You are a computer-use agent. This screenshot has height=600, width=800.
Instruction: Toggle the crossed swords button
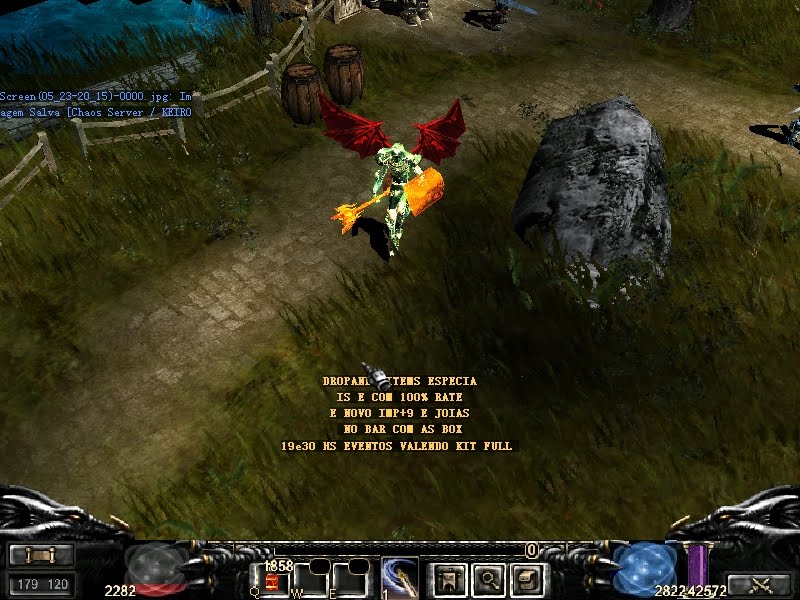tap(758, 585)
